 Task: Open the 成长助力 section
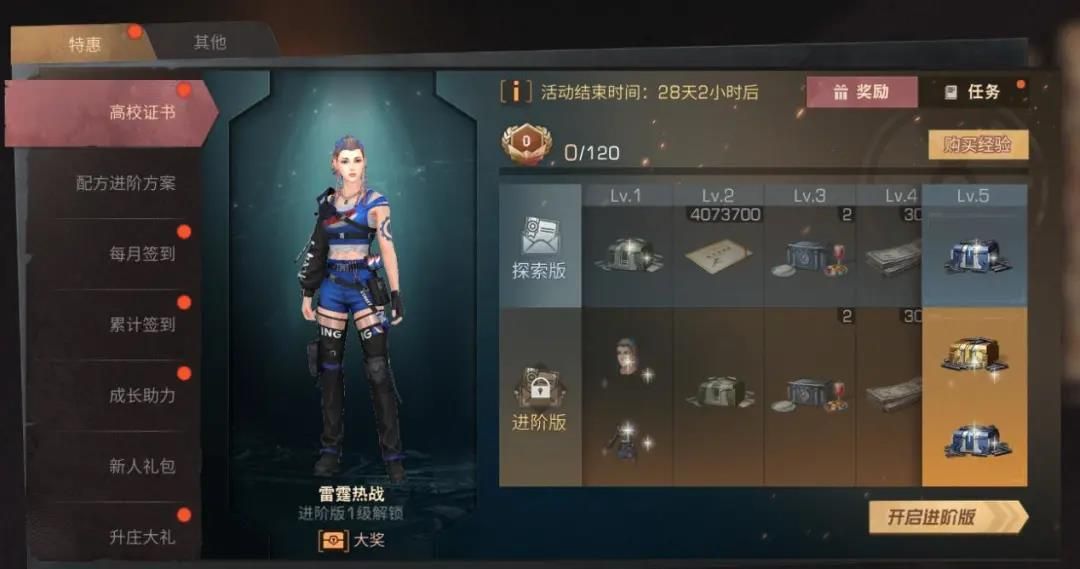click(x=142, y=395)
